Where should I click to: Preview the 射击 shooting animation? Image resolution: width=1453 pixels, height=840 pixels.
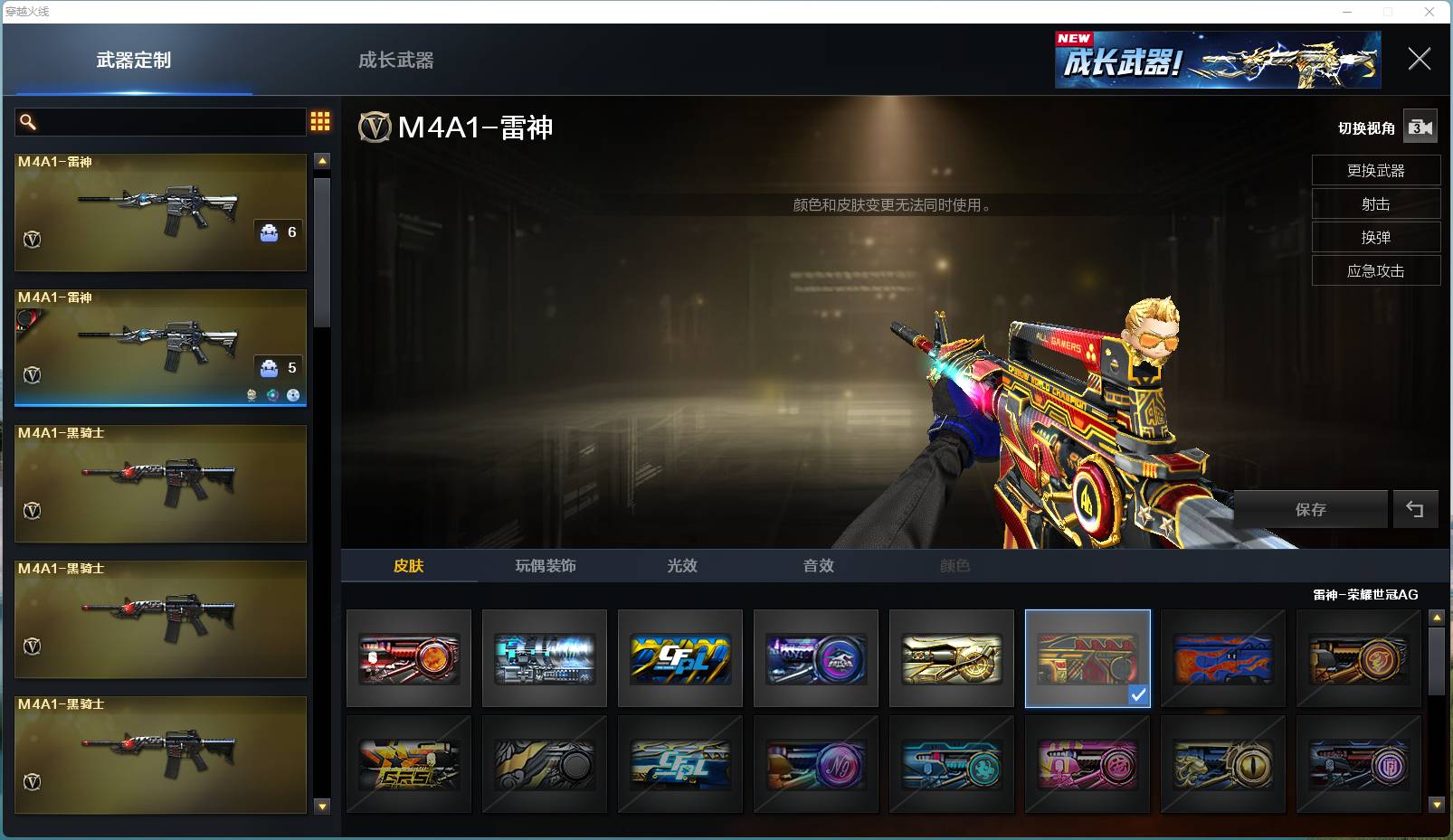tap(1375, 204)
